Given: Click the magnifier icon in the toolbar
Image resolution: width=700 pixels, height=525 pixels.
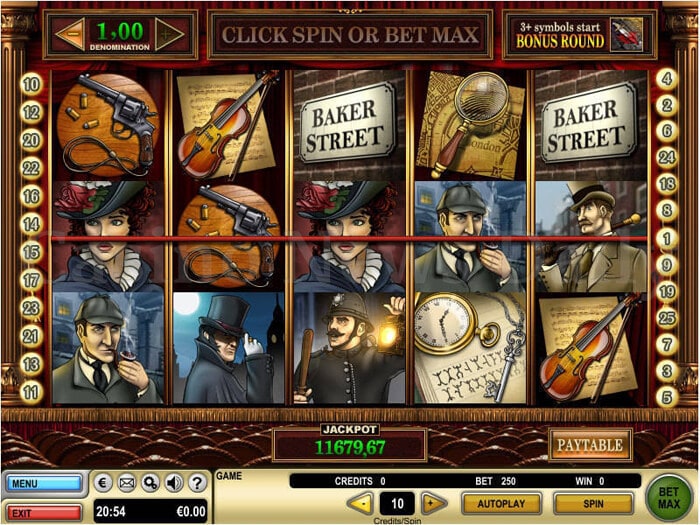Looking at the screenshot, I should [150, 484].
